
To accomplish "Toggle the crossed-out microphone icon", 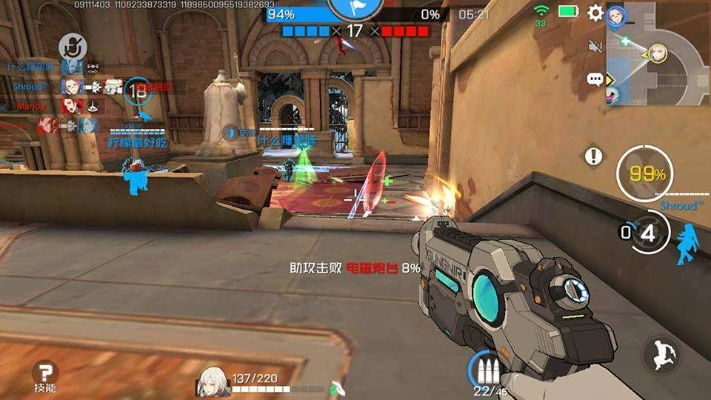I will click(x=71, y=45).
